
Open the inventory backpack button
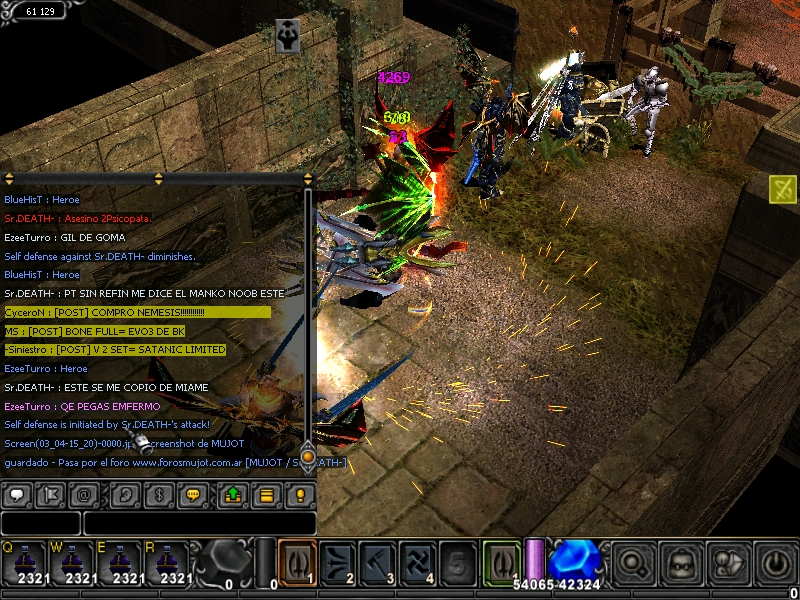682,562
